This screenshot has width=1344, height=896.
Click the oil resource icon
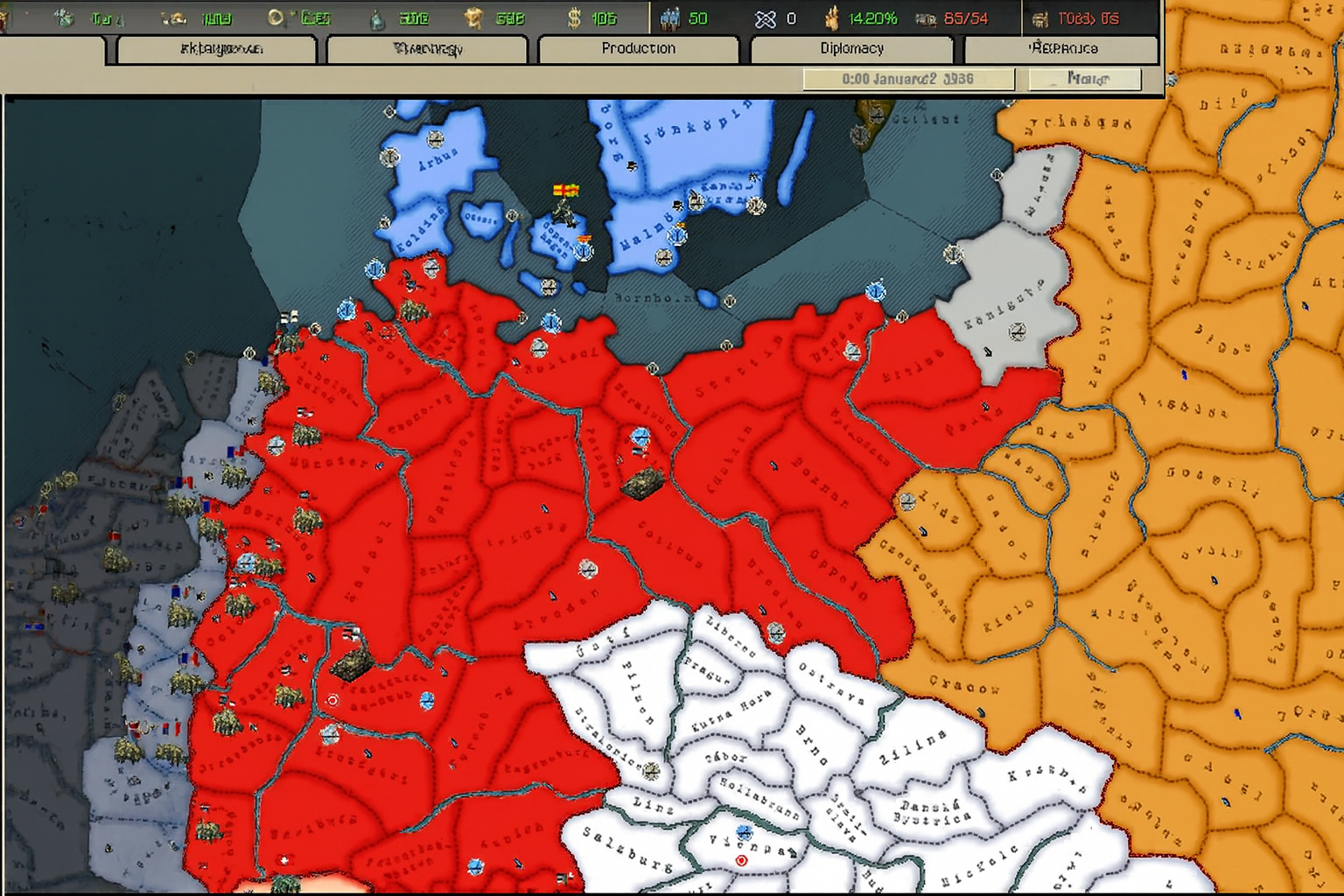(x=376, y=17)
